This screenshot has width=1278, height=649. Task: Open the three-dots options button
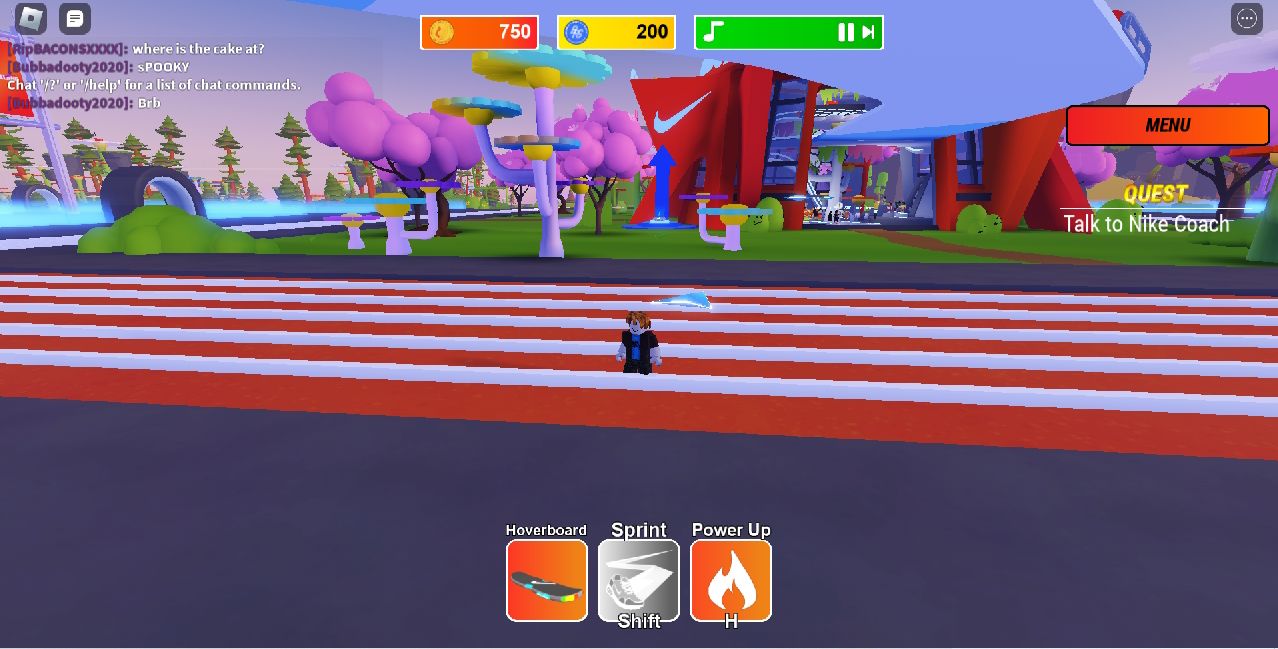1246,18
